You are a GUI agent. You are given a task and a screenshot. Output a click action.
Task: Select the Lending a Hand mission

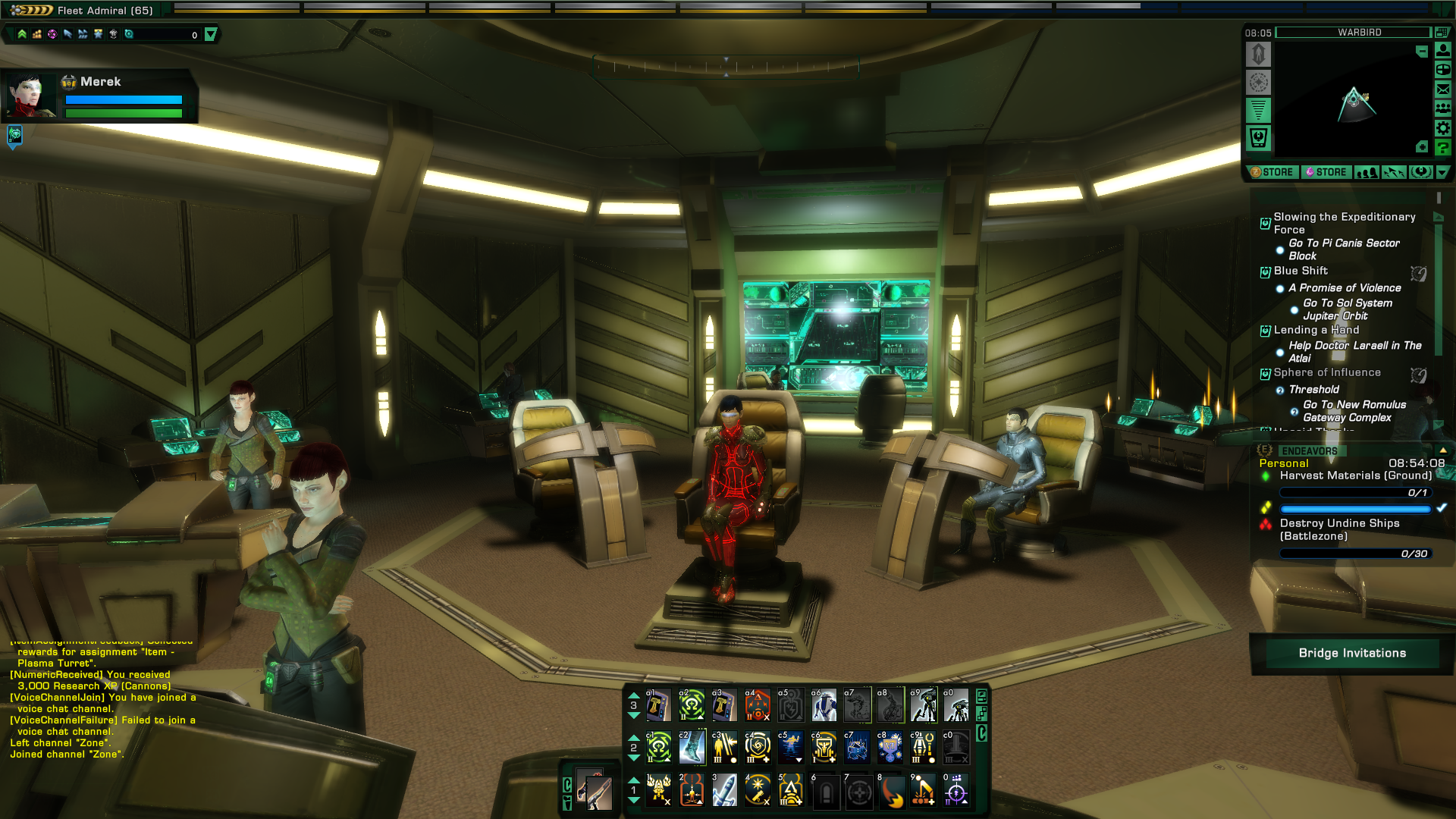pos(1316,330)
